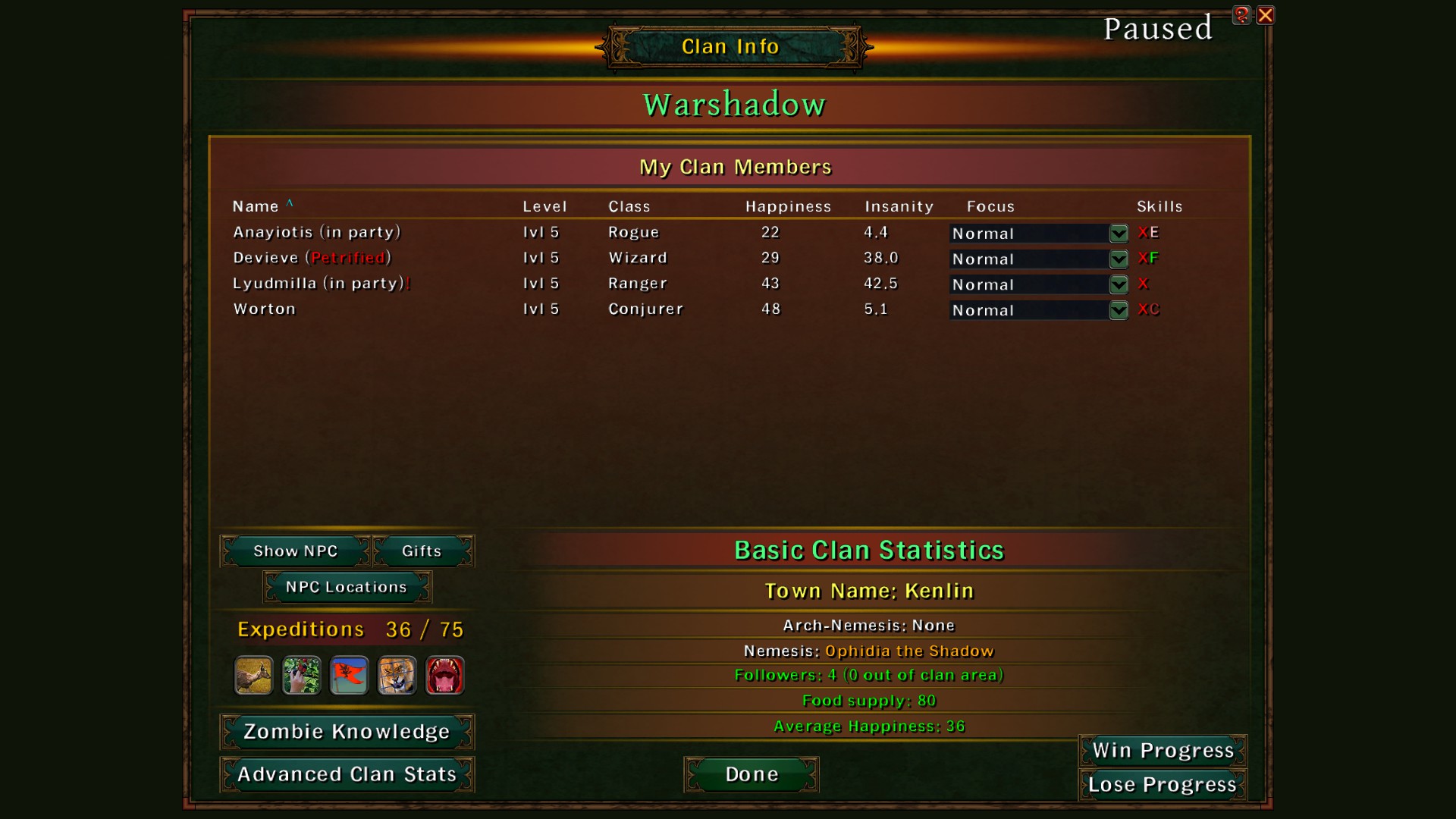Open Advanced Clan Stats

click(347, 774)
